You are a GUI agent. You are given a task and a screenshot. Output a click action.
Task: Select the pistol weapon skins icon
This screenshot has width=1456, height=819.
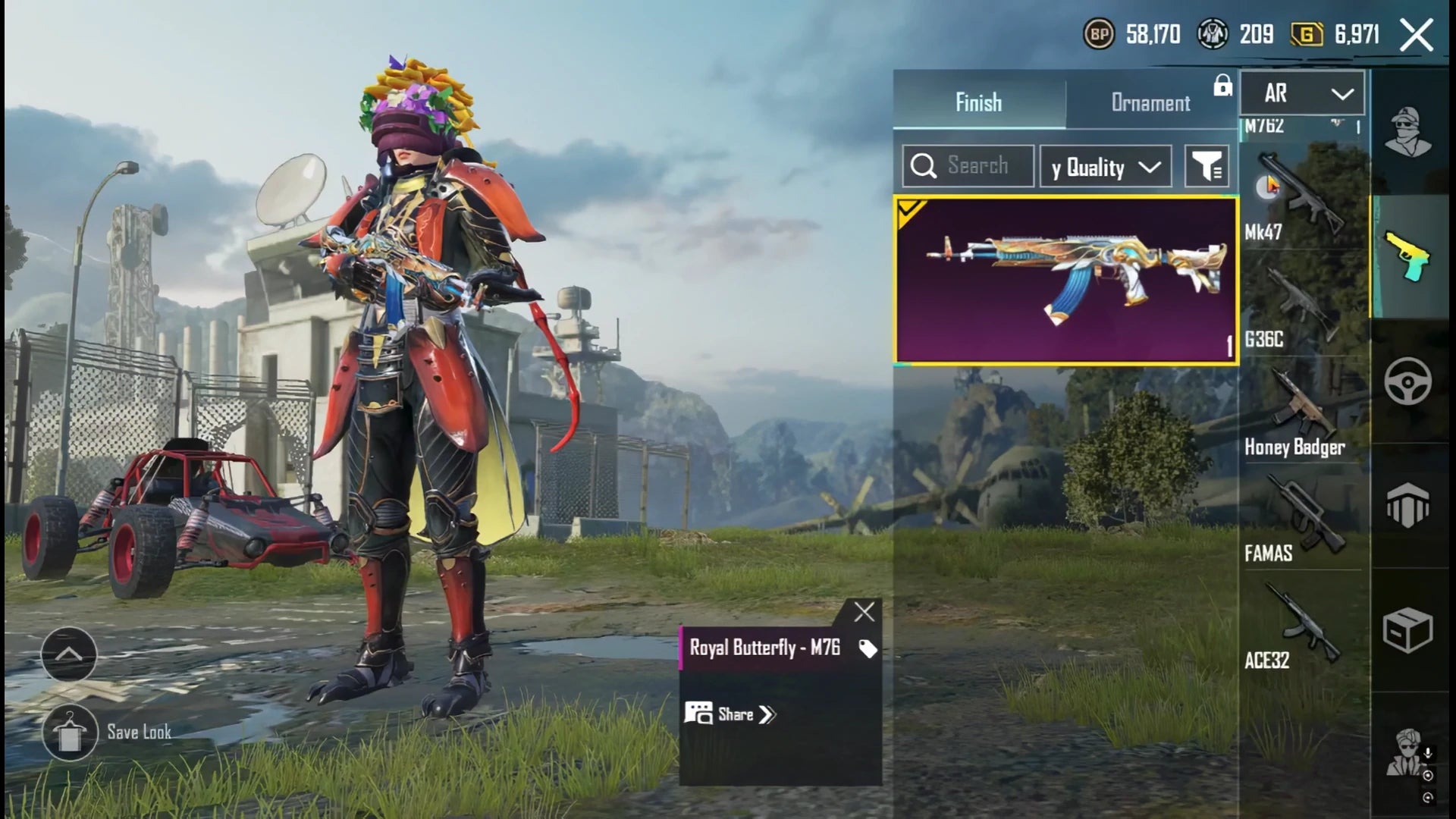pyautogui.click(x=1408, y=256)
